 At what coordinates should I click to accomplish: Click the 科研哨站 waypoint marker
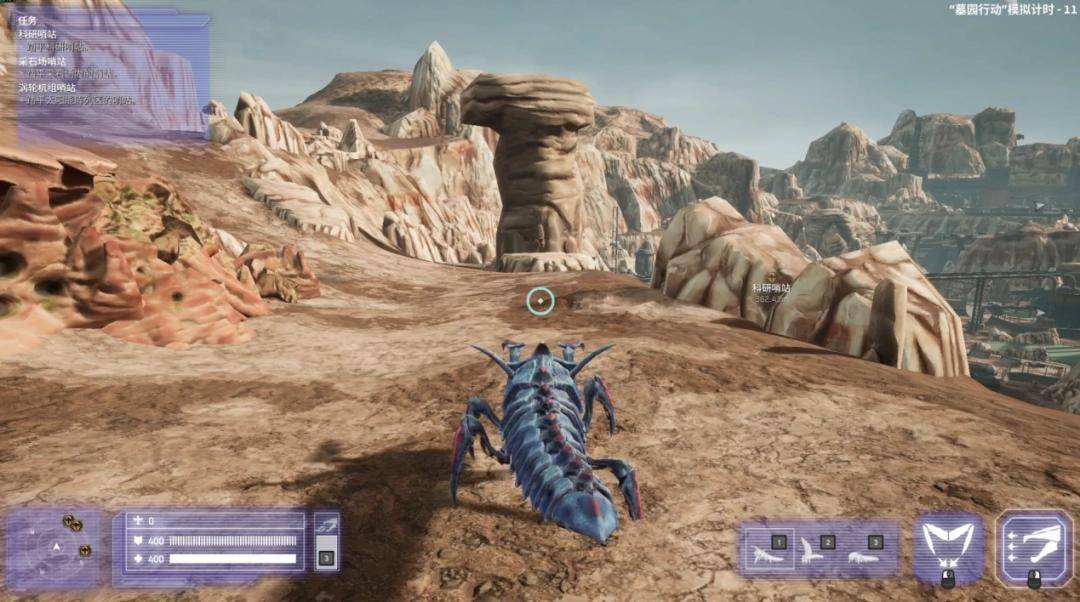click(x=771, y=277)
